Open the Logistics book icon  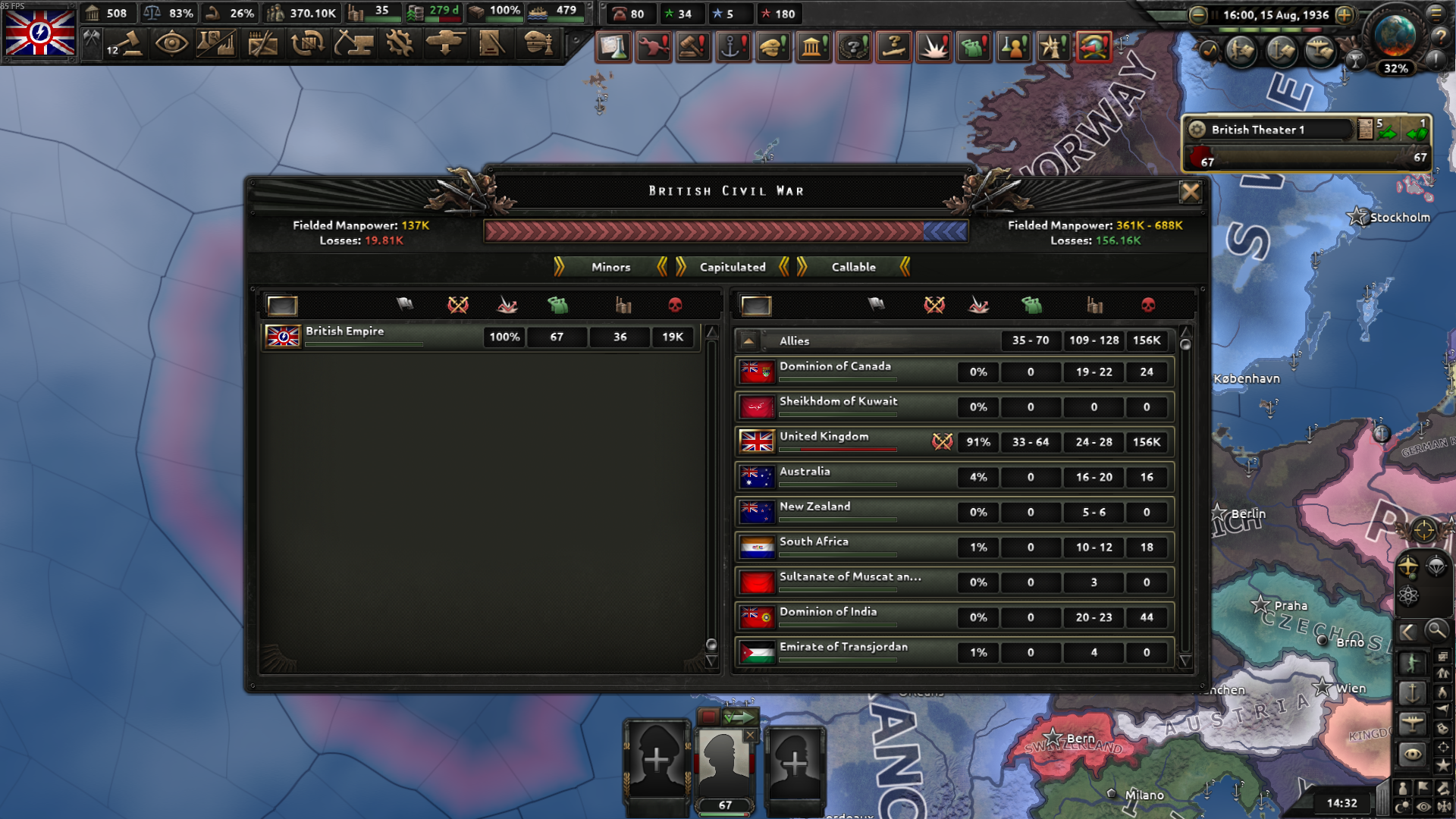pos(489,45)
